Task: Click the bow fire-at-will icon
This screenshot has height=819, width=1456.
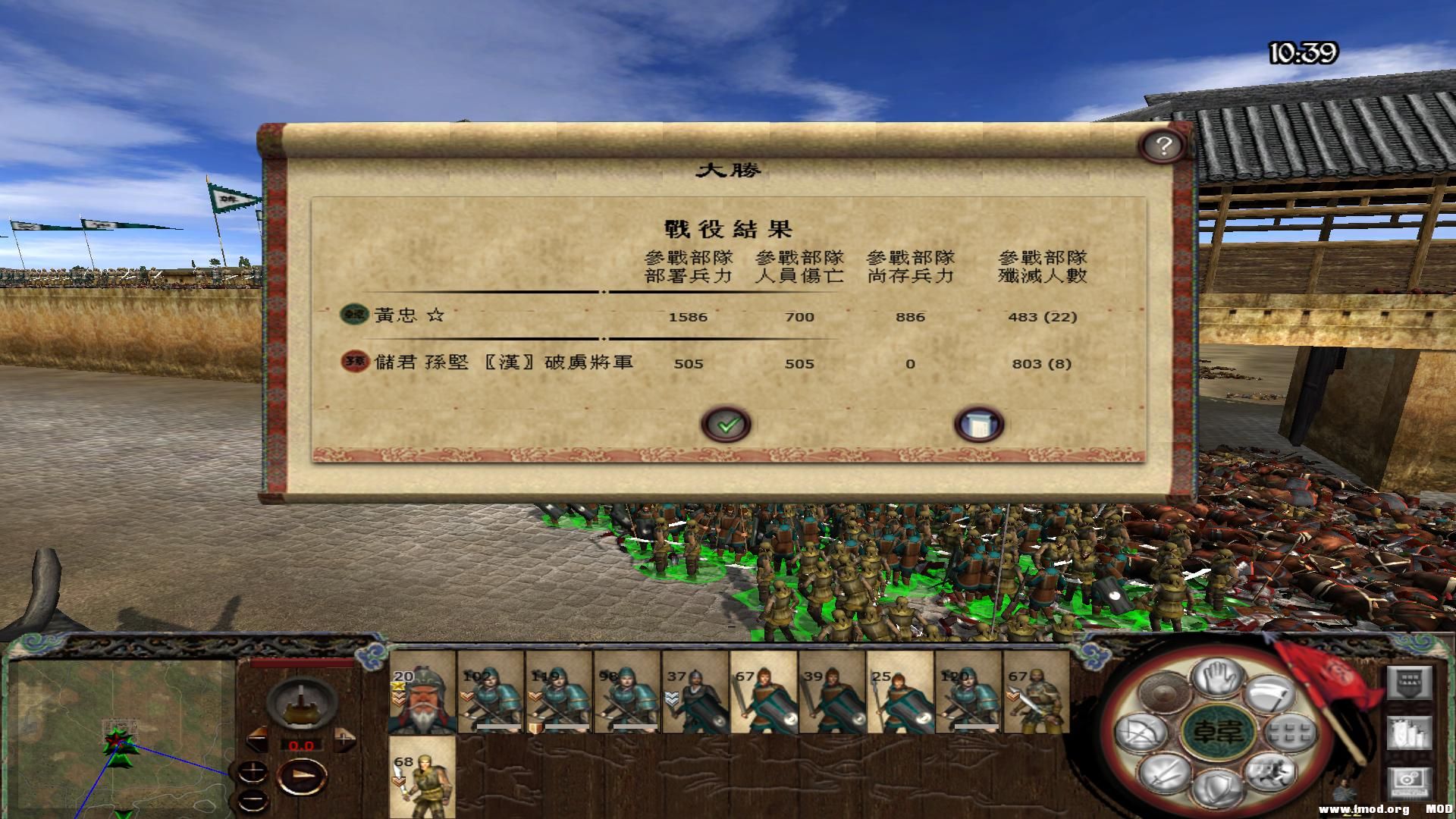Action: tap(1139, 732)
